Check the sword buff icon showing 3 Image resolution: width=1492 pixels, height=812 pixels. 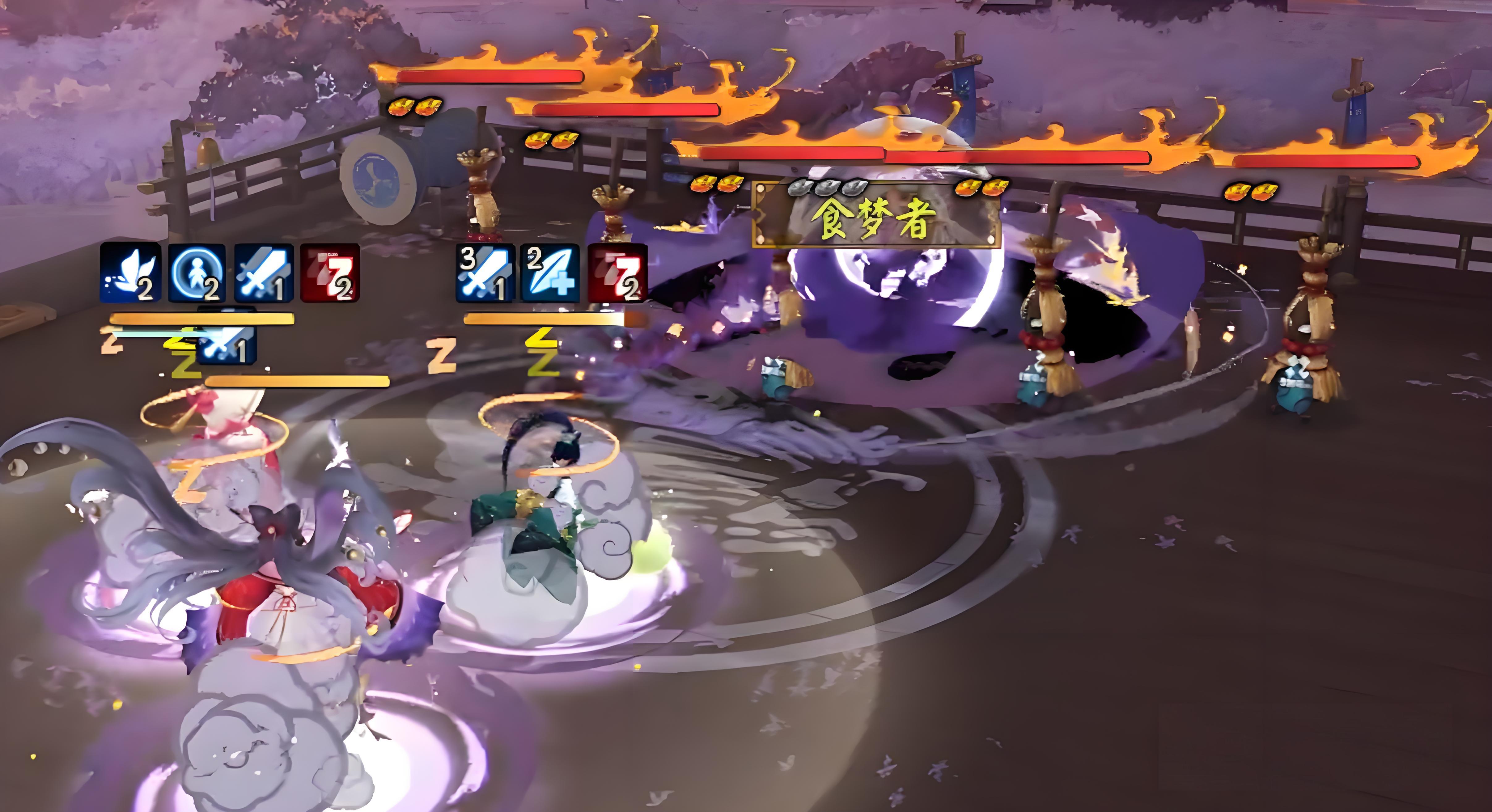click(x=485, y=273)
